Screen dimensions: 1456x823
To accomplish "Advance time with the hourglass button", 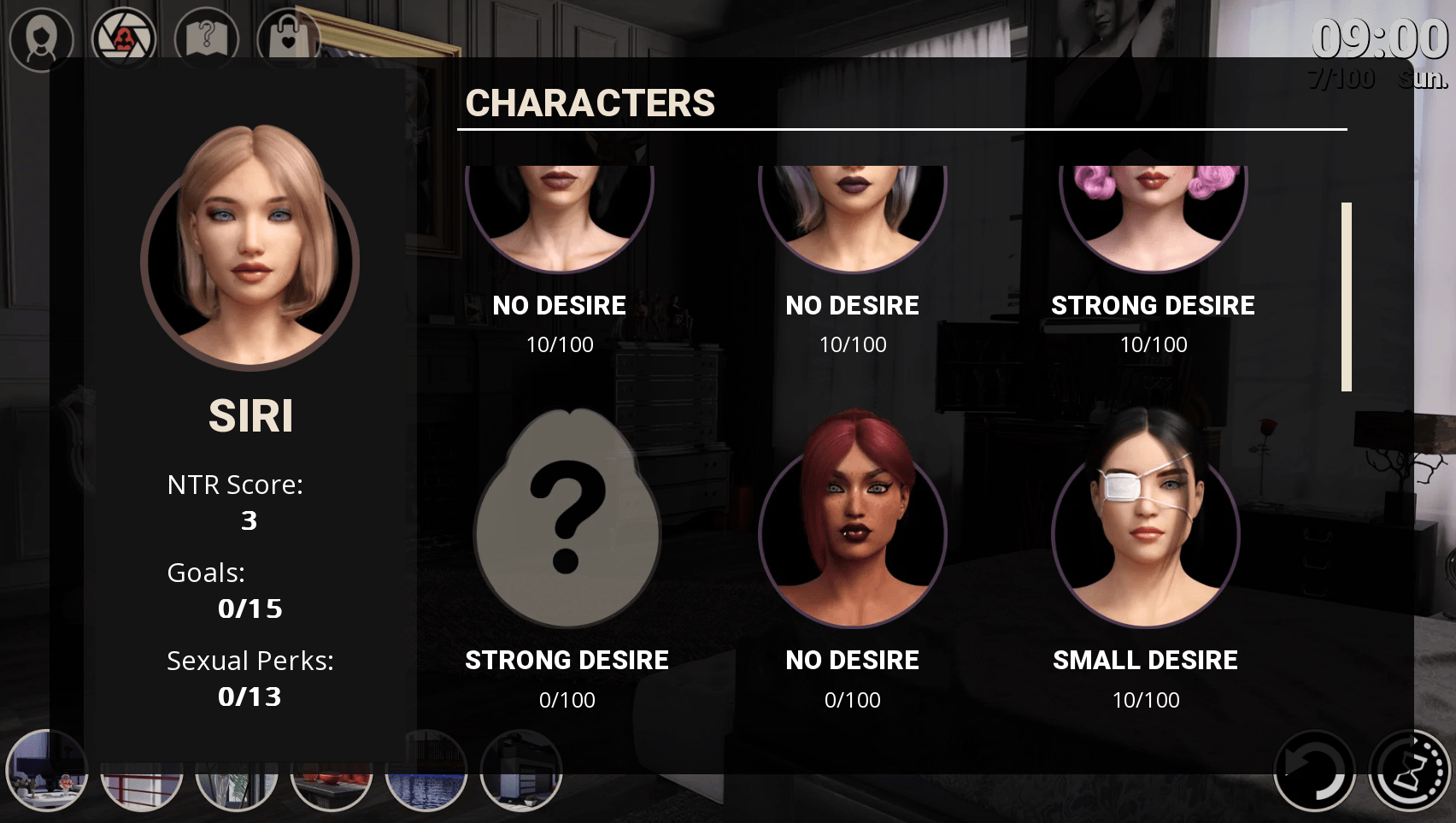I will tap(1410, 770).
